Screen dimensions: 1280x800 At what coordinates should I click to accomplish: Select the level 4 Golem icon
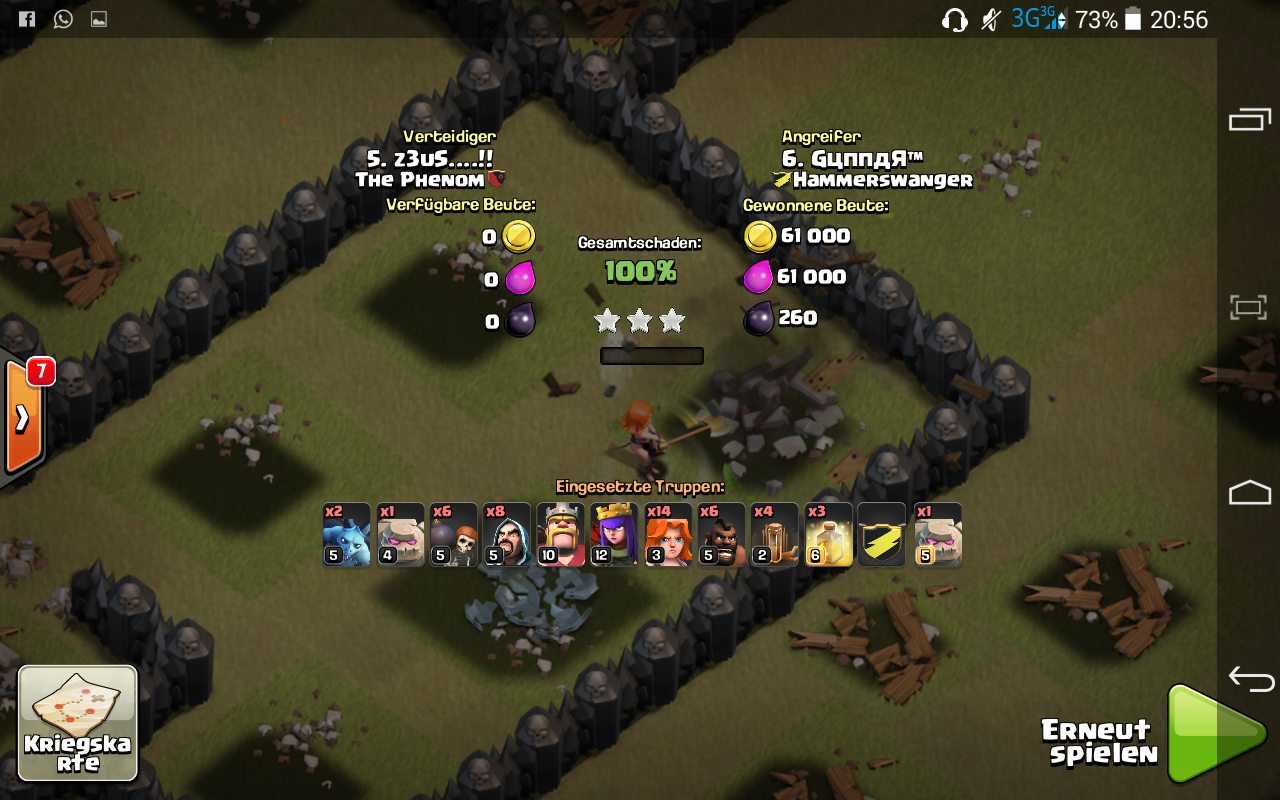click(400, 535)
